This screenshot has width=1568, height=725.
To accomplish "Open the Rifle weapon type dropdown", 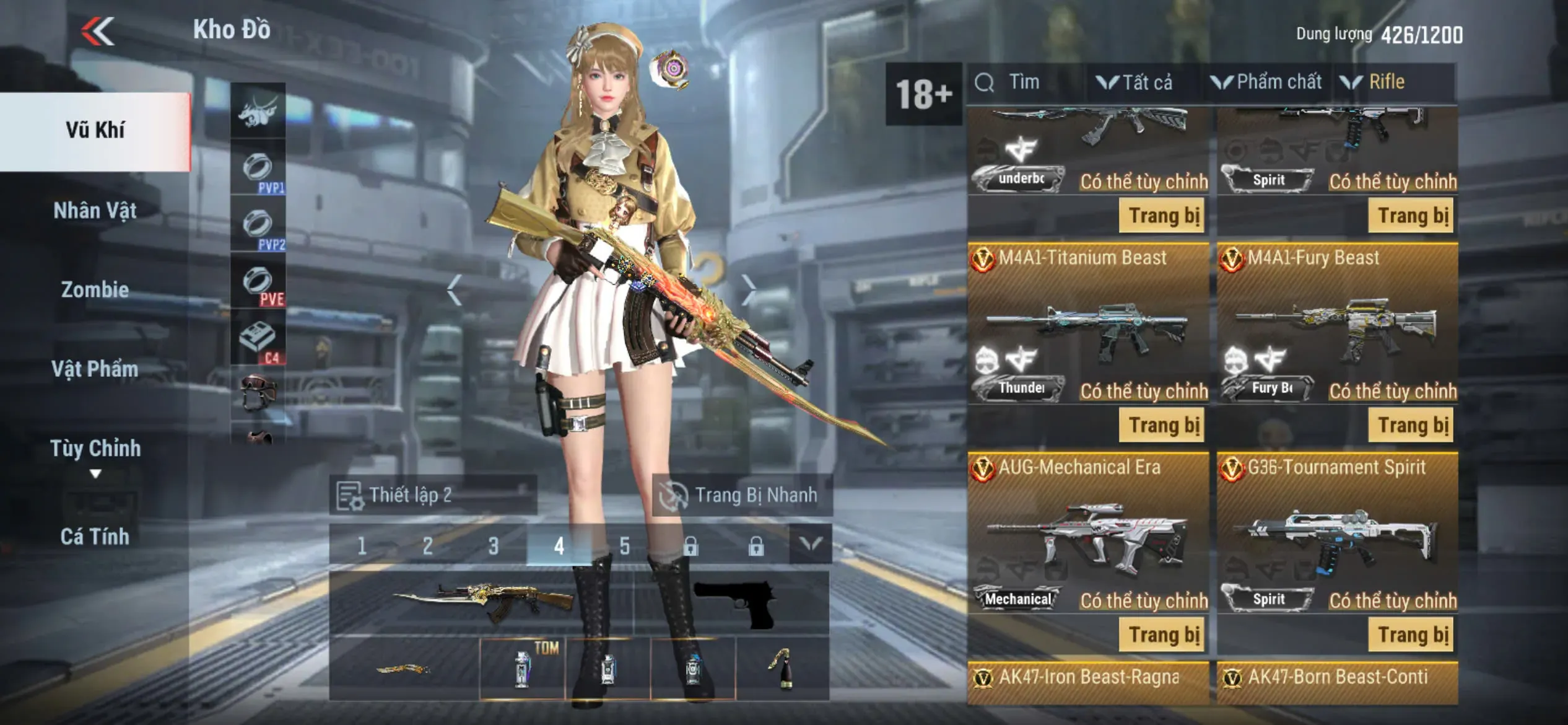I will point(1375,82).
